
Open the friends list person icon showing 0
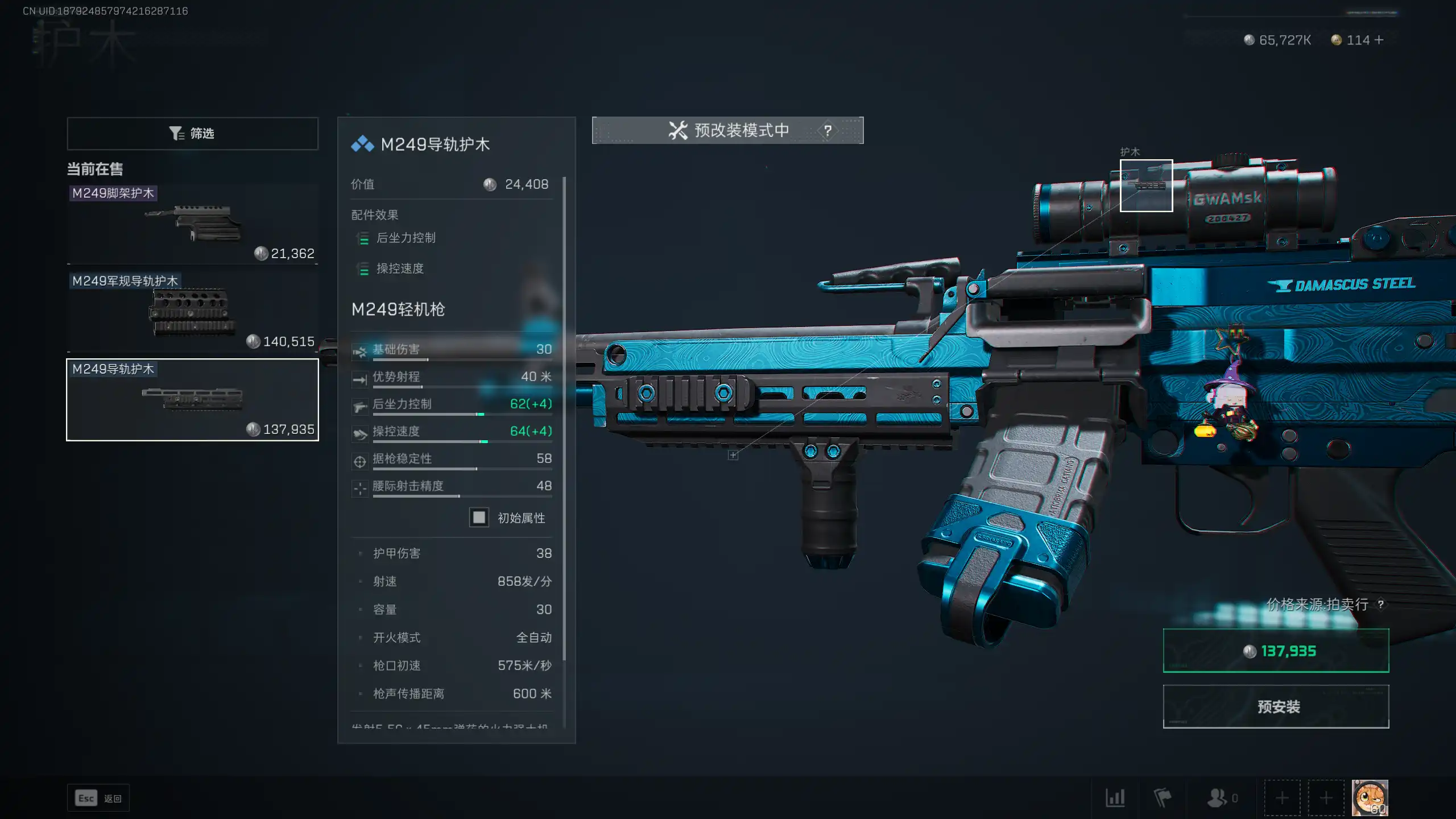[x=1217, y=798]
